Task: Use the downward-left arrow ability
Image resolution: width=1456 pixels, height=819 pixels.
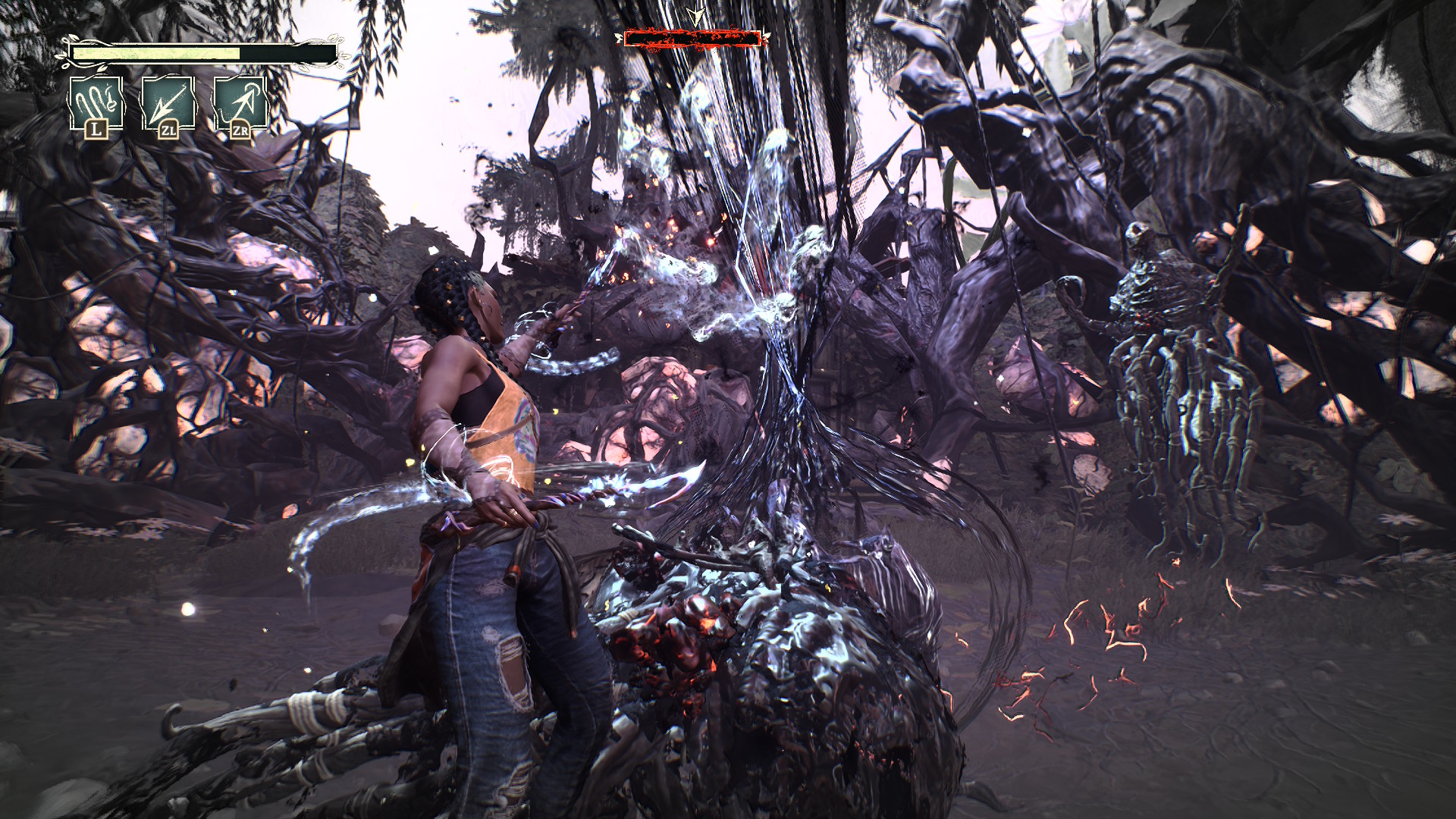Action: tap(168, 105)
